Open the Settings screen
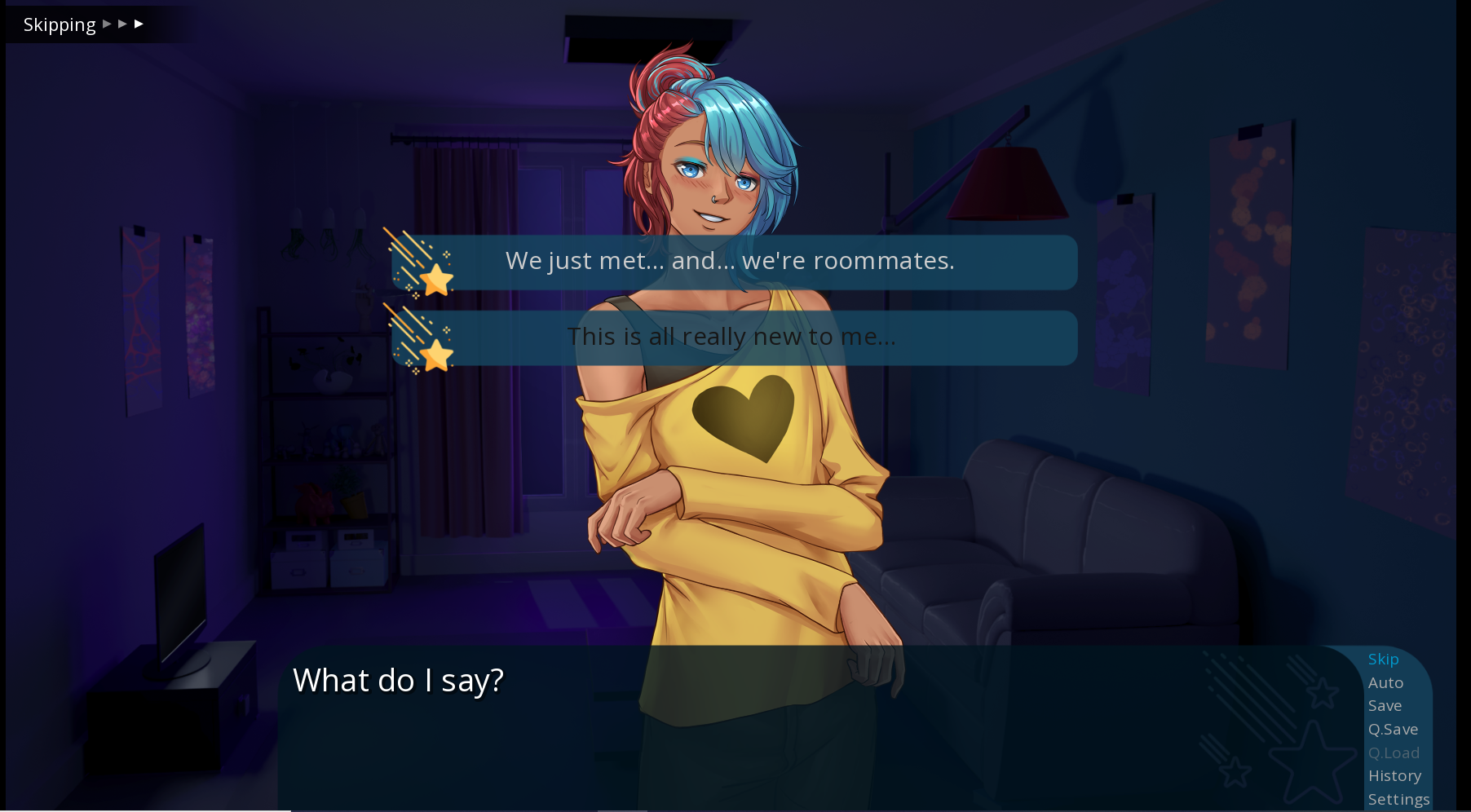This screenshot has height=812, width=1471. click(x=1398, y=799)
